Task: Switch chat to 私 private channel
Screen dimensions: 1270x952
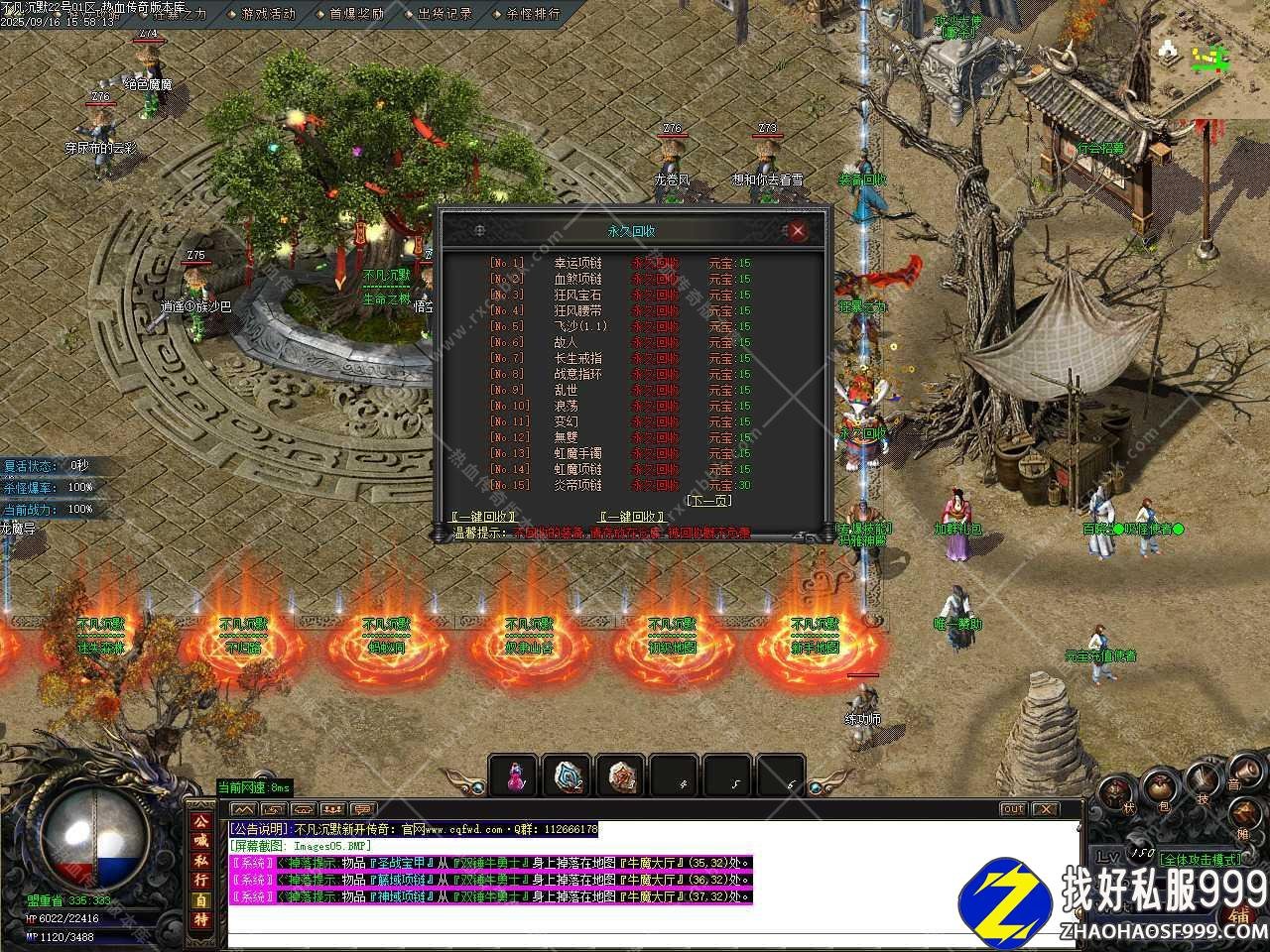Action: (200, 860)
